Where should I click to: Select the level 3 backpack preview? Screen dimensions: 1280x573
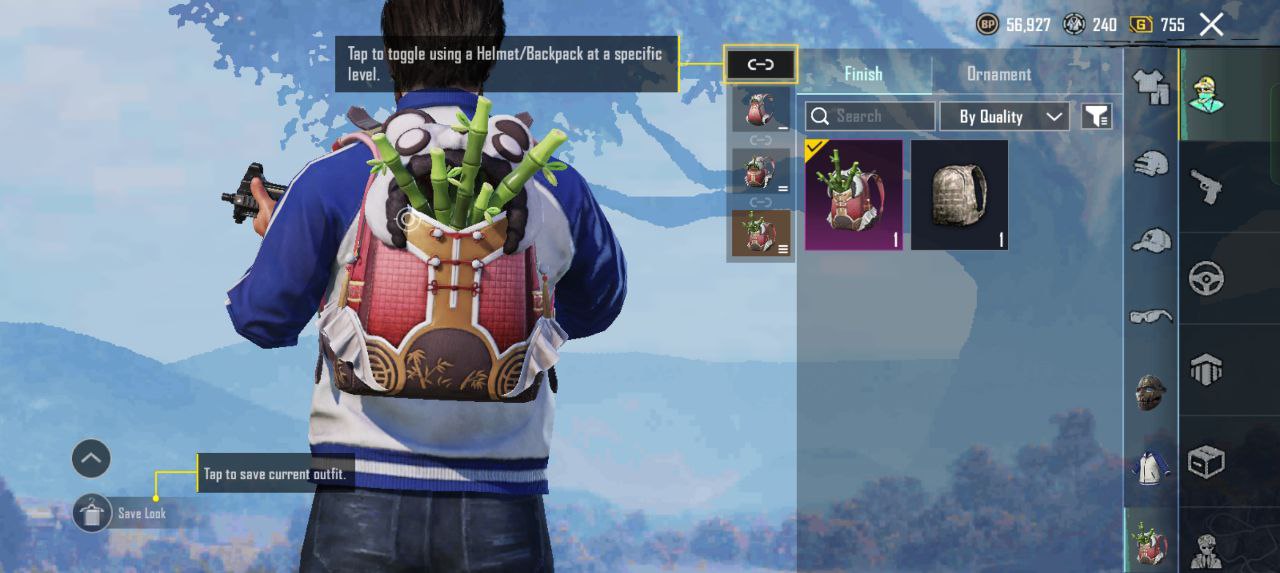point(760,233)
